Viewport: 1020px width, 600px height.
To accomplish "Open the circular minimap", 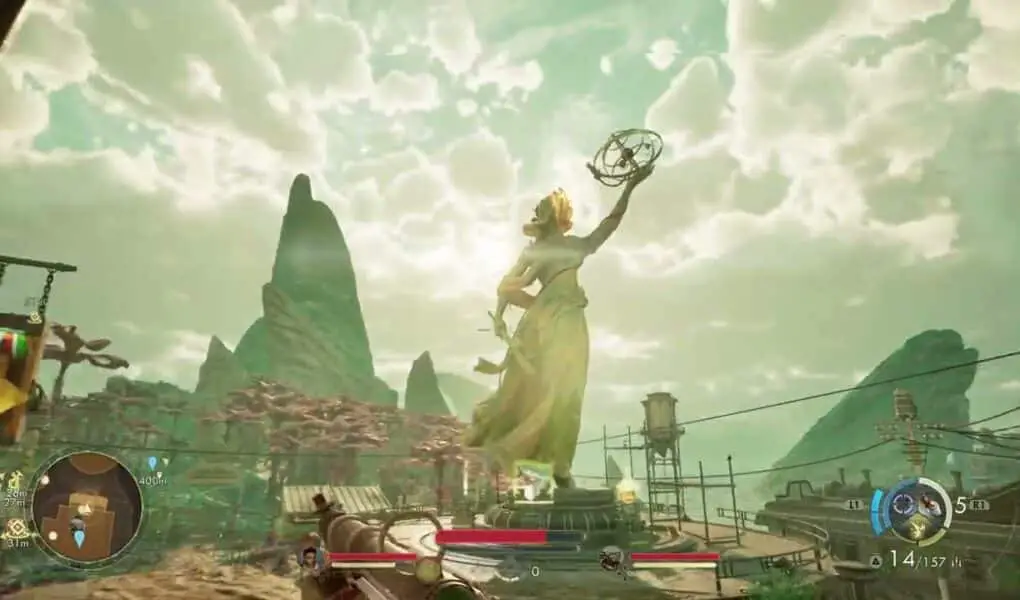I will click(86, 508).
